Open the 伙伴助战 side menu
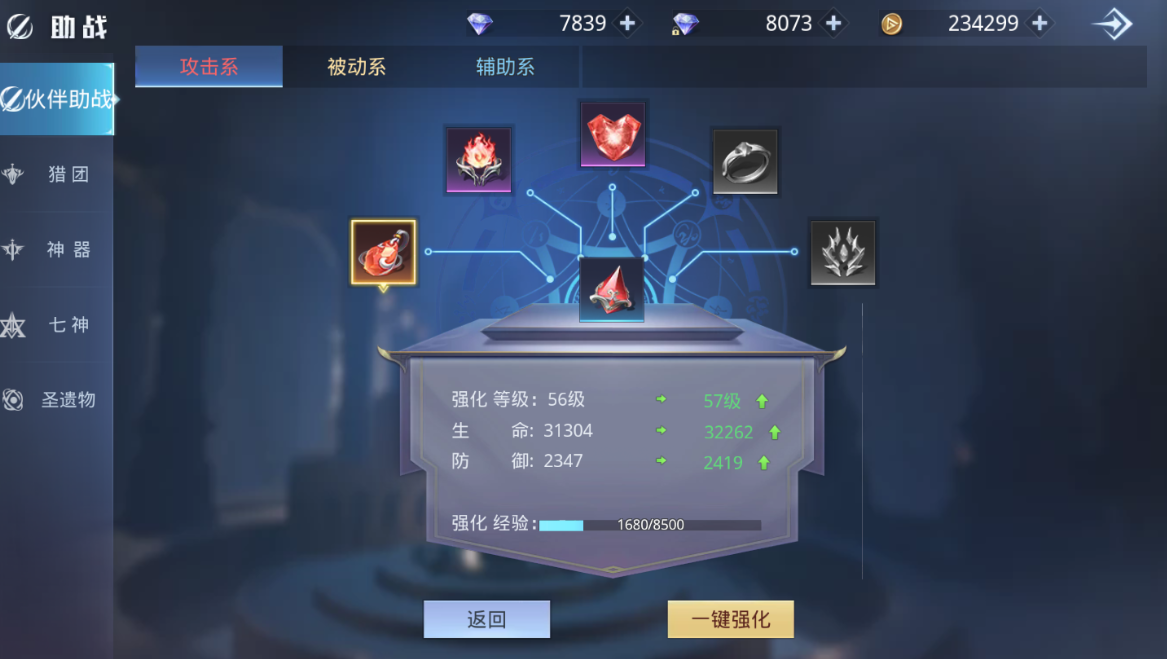 (57, 99)
